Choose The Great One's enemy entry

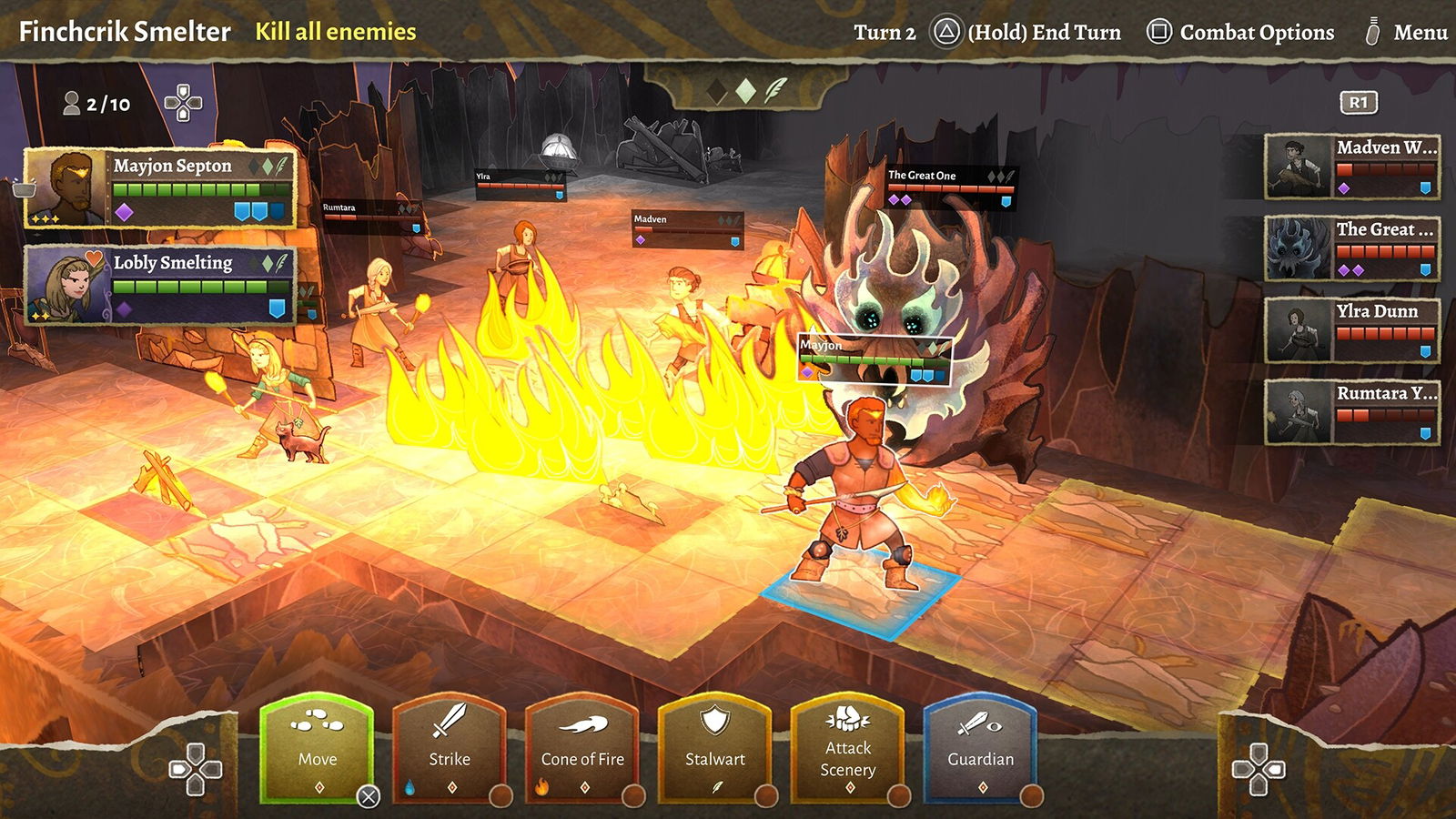pos(1352,248)
